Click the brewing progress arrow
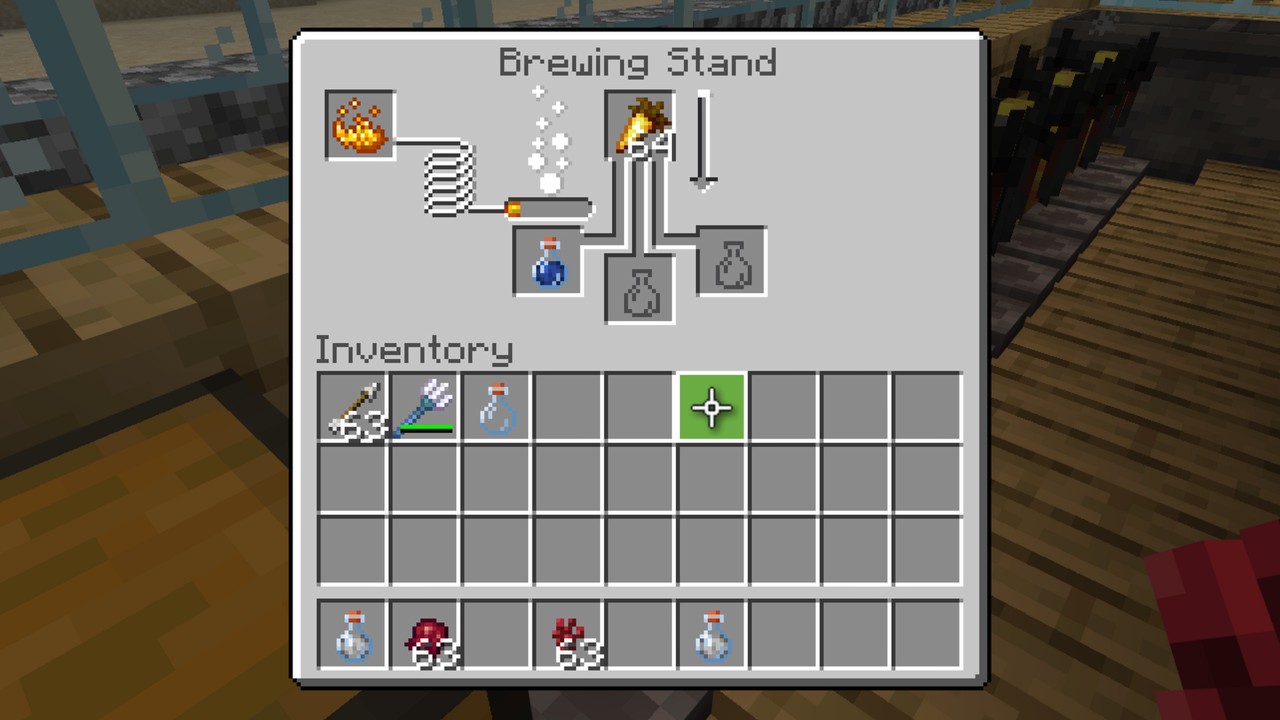This screenshot has width=1280, height=720. point(701,140)
